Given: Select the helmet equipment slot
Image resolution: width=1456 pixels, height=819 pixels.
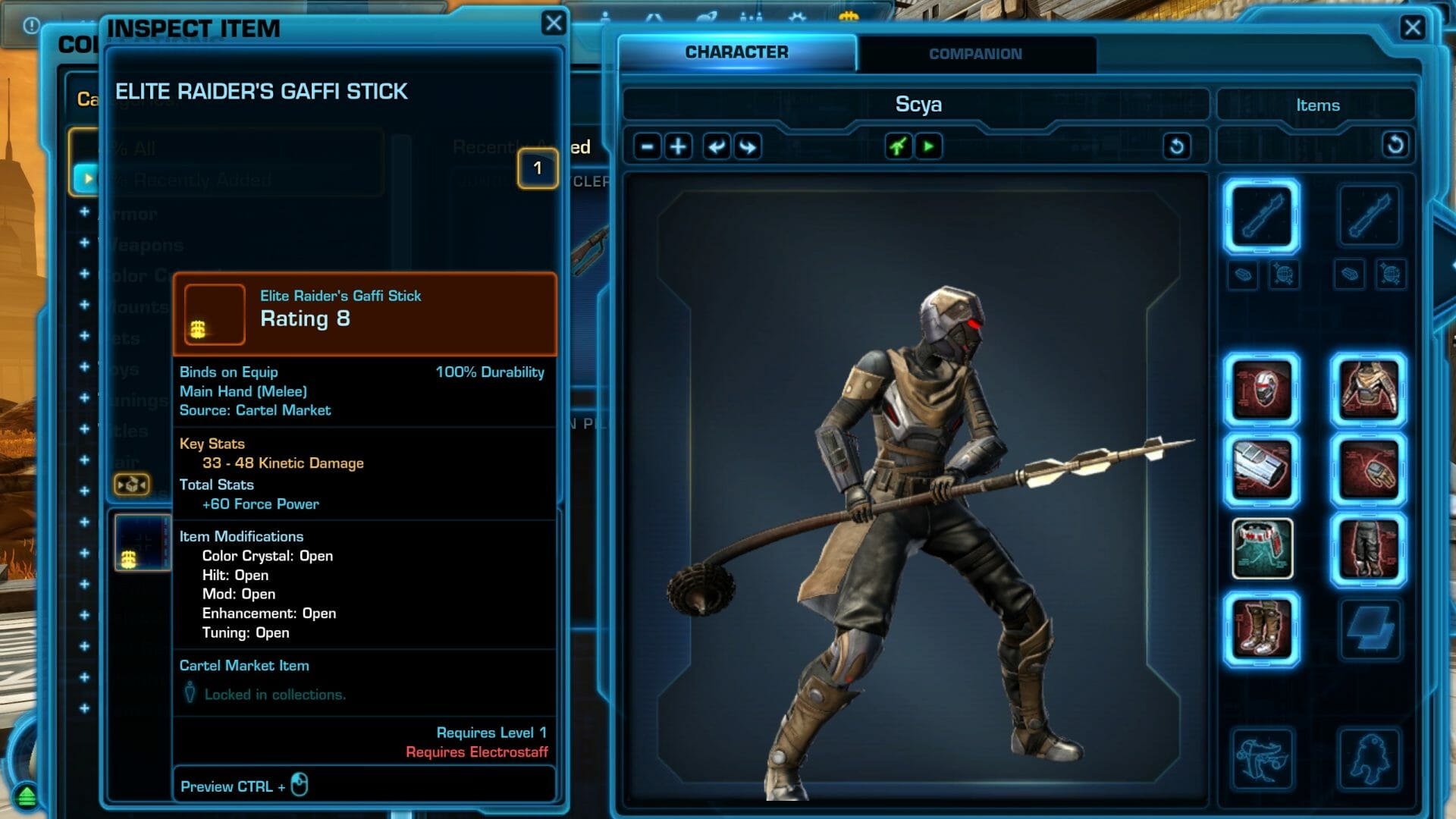Looking at the screenshot, I should coord(1262,390).
